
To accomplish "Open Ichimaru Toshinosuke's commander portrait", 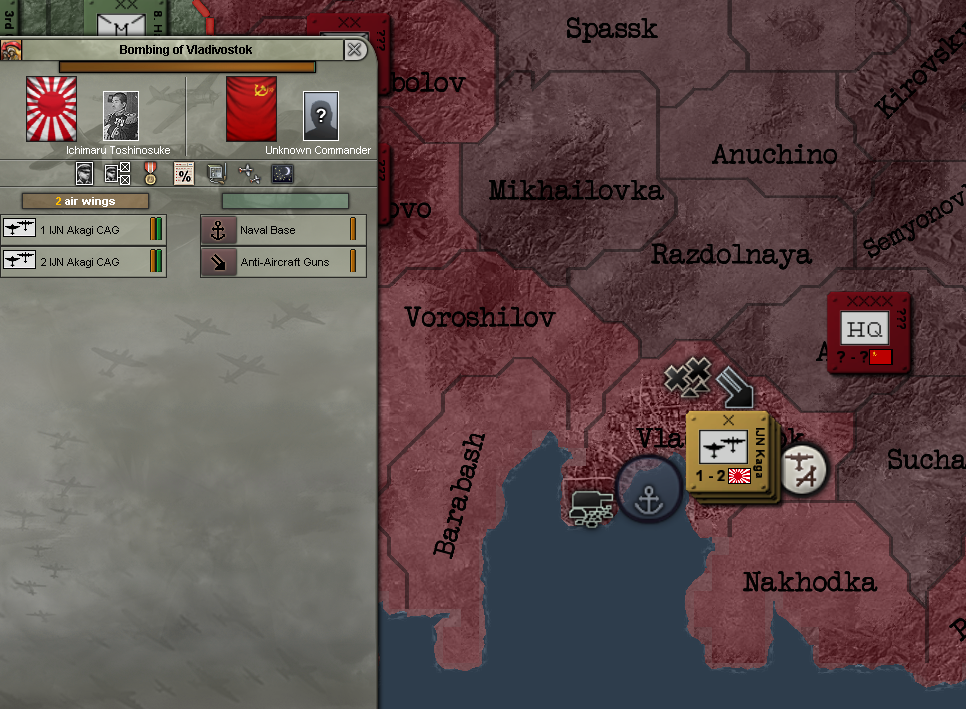I will click(121, 116).
